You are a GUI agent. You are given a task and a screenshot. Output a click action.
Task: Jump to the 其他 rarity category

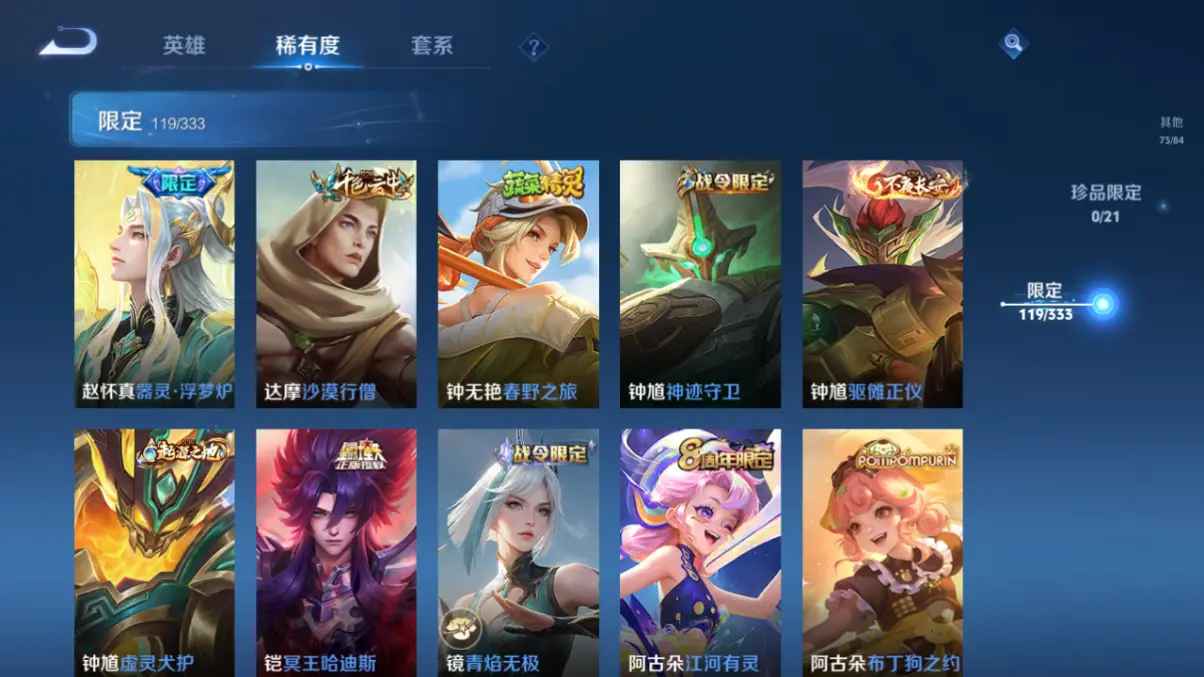tap(1171, 130)
